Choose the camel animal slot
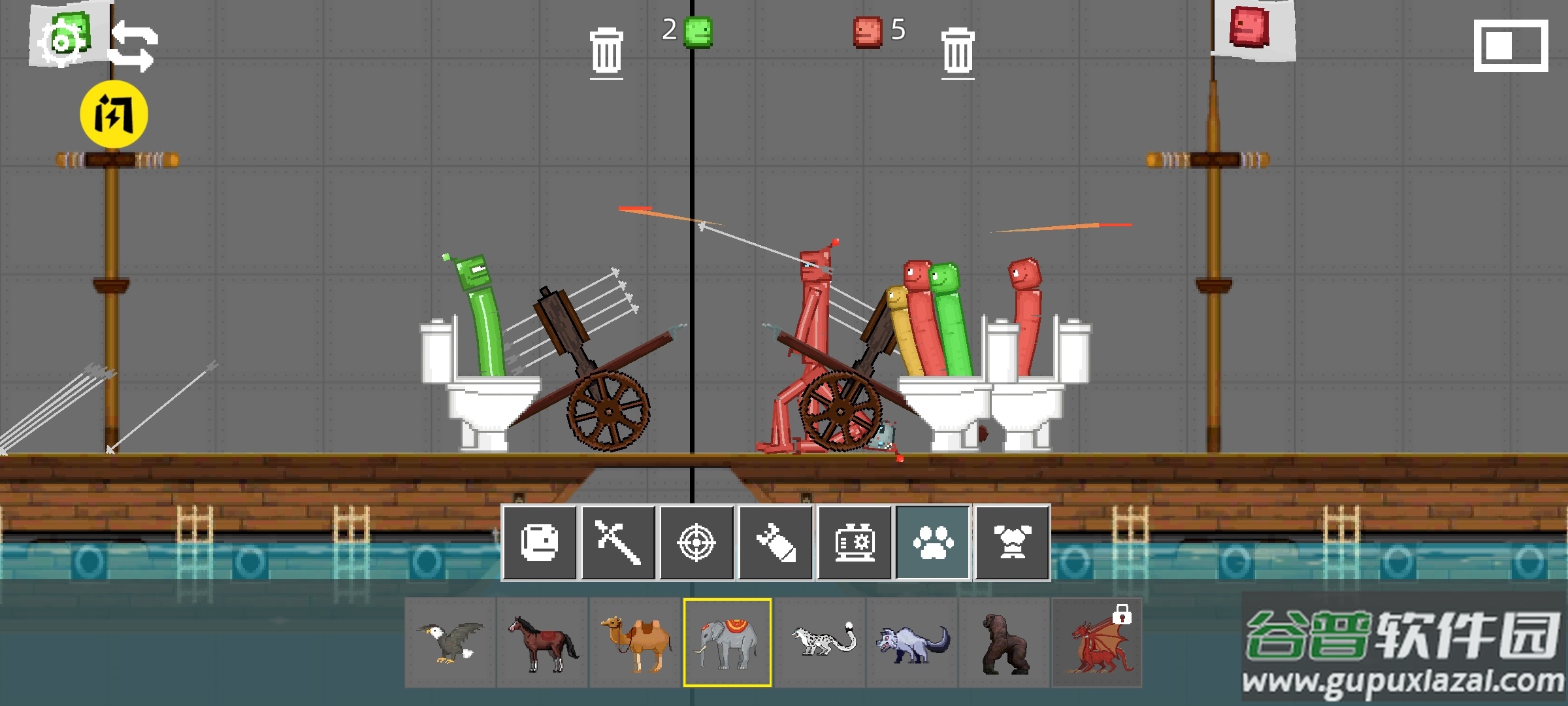Screen dimensions: 1568x706 coord(635,643)
